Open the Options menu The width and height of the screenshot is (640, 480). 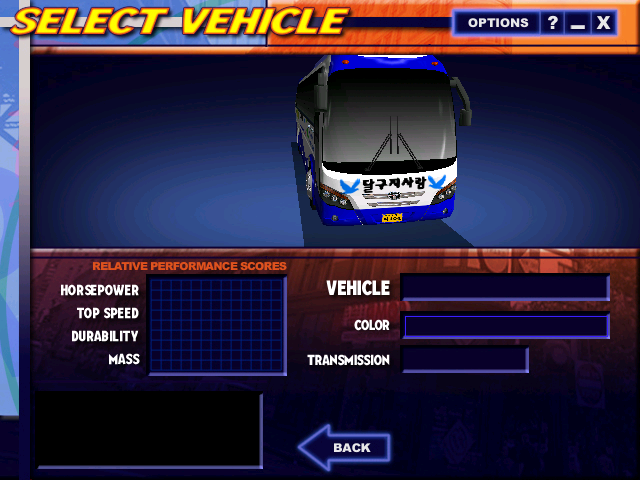(497, 22)
